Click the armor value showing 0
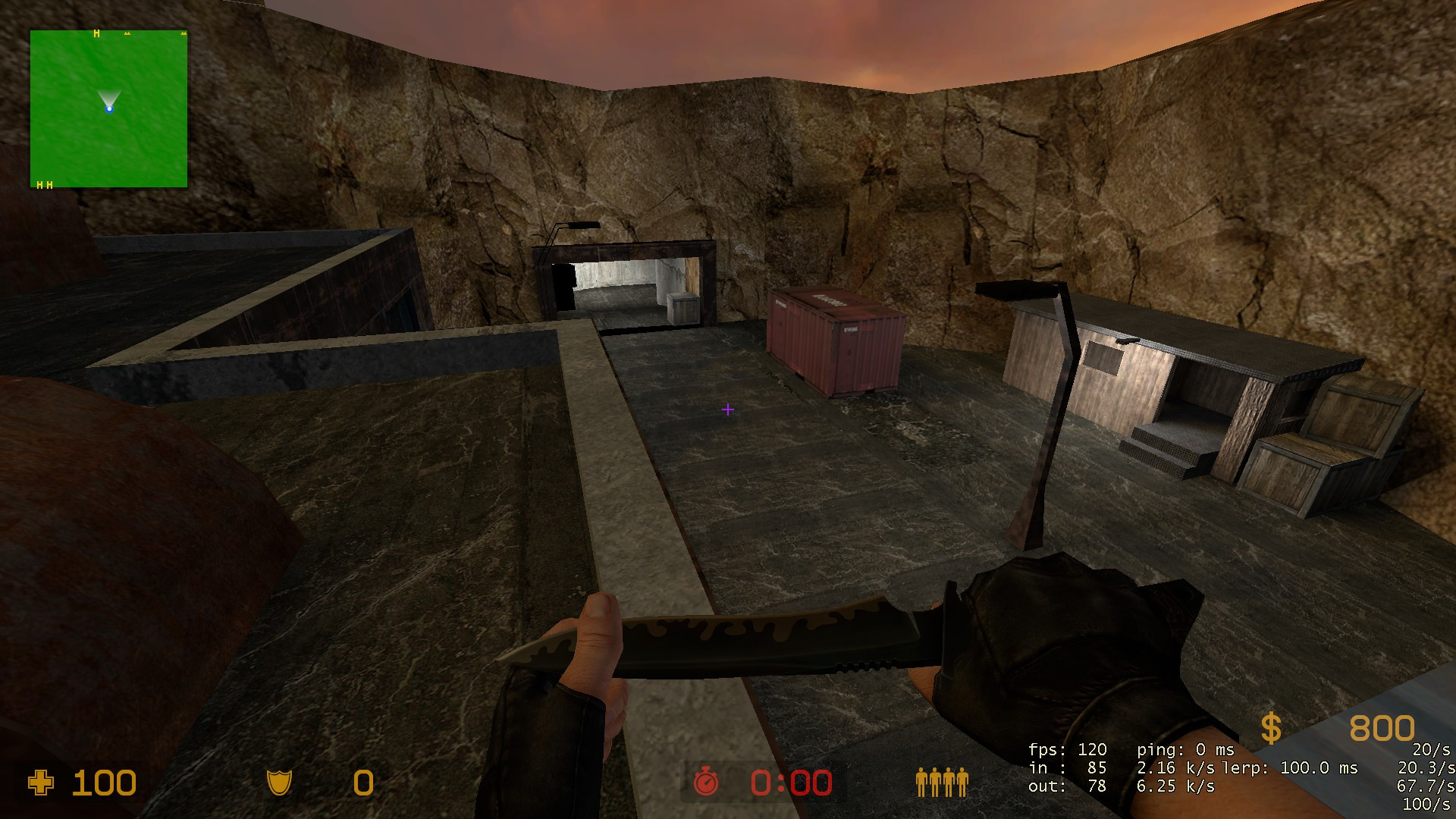Screen dimensions: 1456x819 click(x=362, y=782)
